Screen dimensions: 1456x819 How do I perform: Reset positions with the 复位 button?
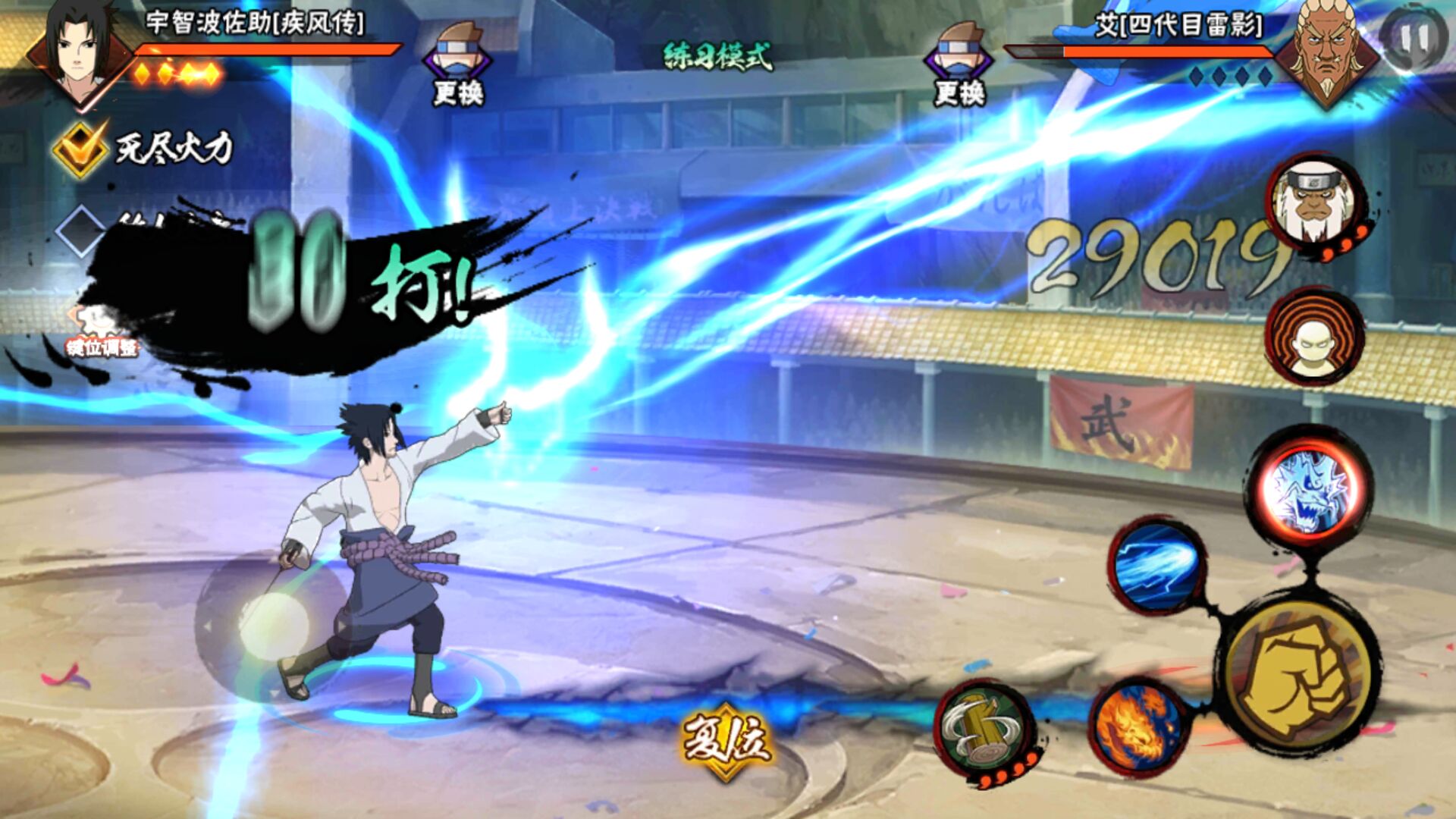(x=726, y=740)
